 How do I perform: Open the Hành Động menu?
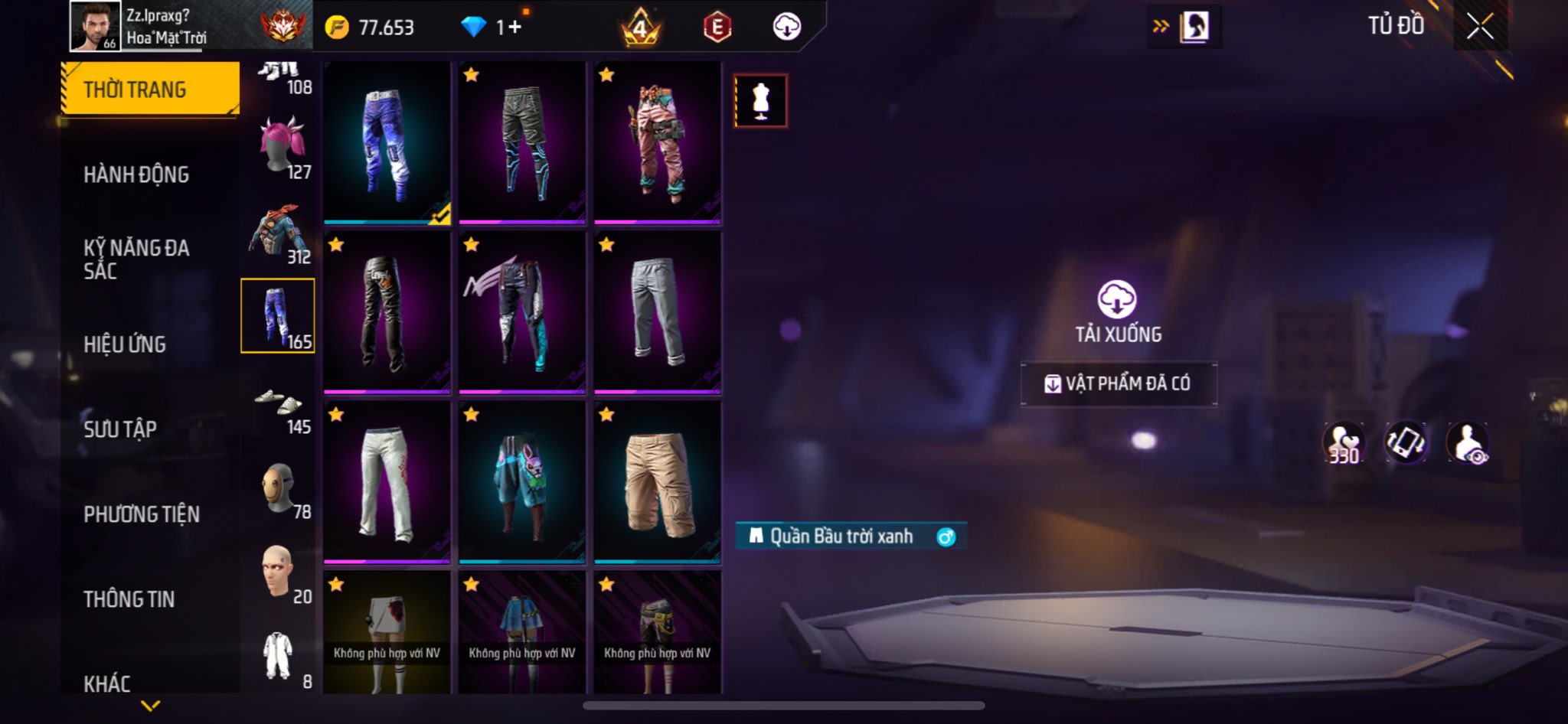click(136, 174)
